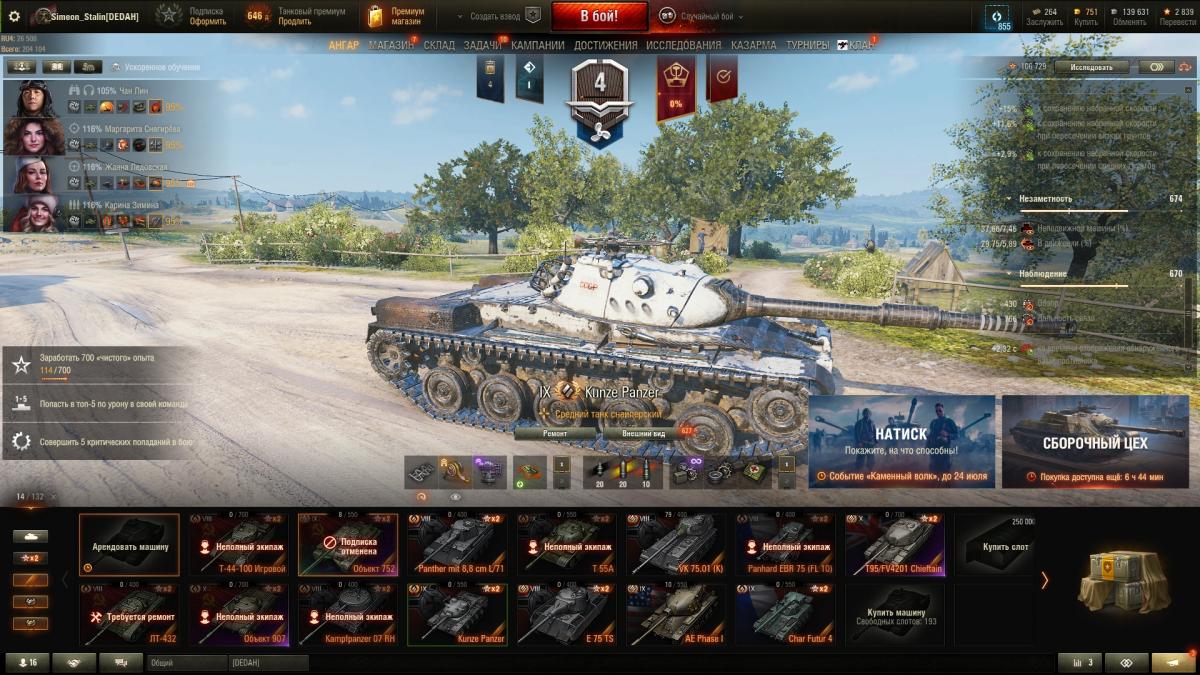Open the «Случайный бой» mode selector
Image resolution: width=1200 pixels, height=675 pixels.
(708, 16)
